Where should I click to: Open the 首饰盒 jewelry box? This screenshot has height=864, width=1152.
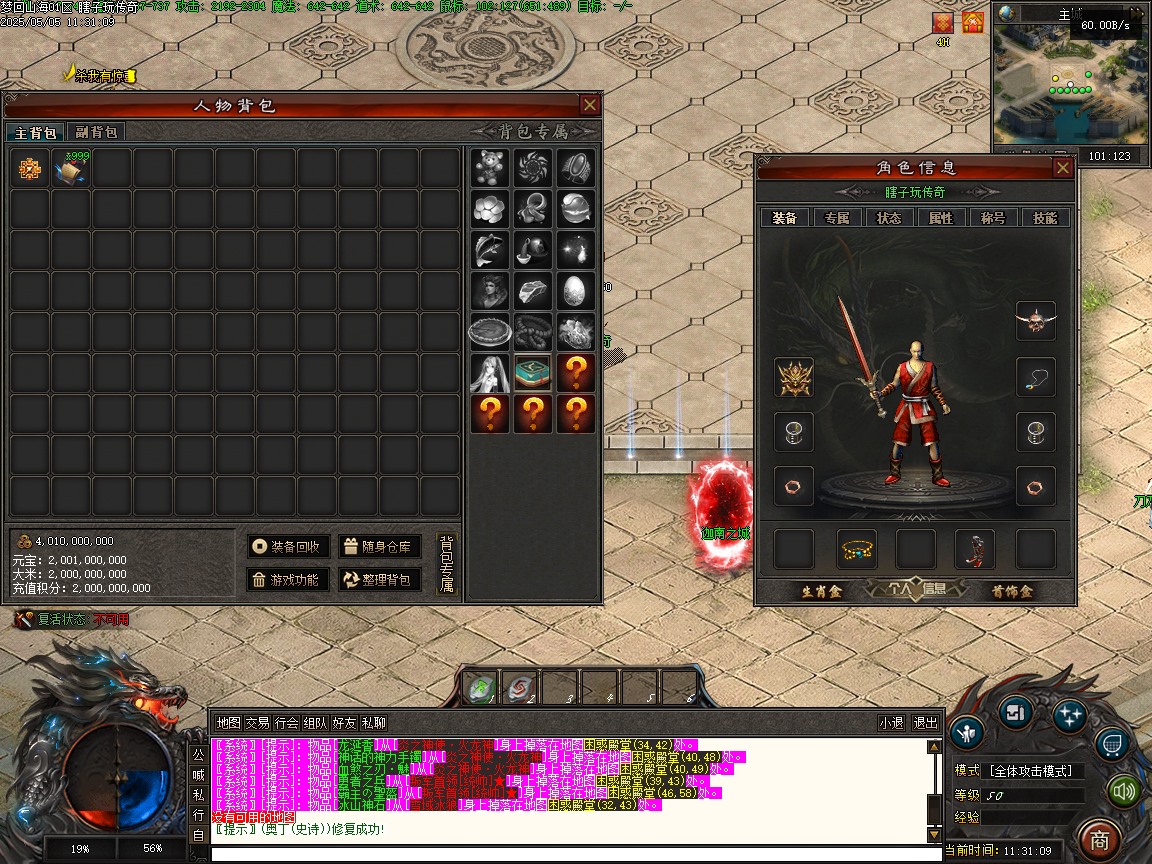coord(1012,591)
